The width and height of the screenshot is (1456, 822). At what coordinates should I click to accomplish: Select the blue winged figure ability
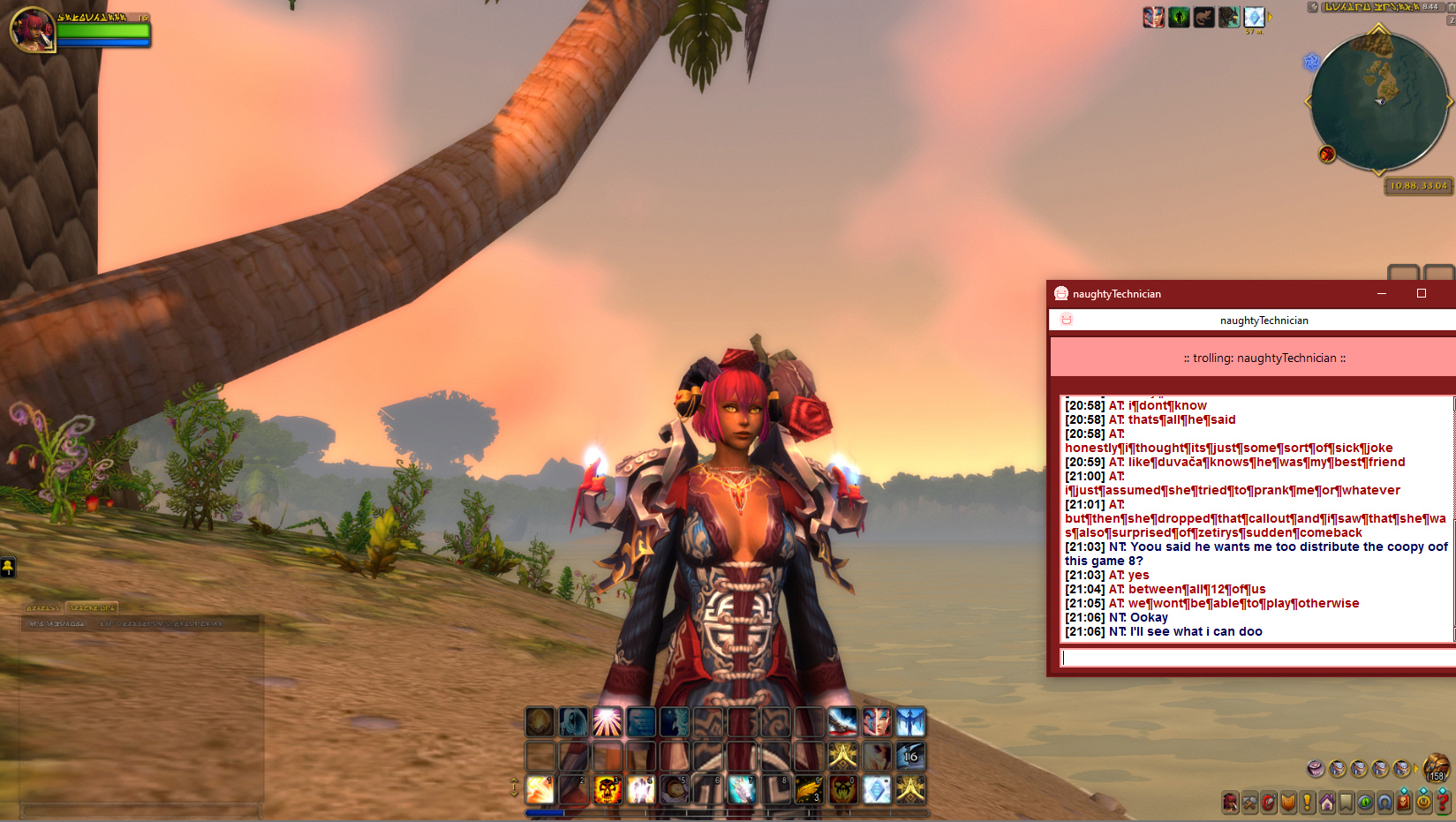910,722
